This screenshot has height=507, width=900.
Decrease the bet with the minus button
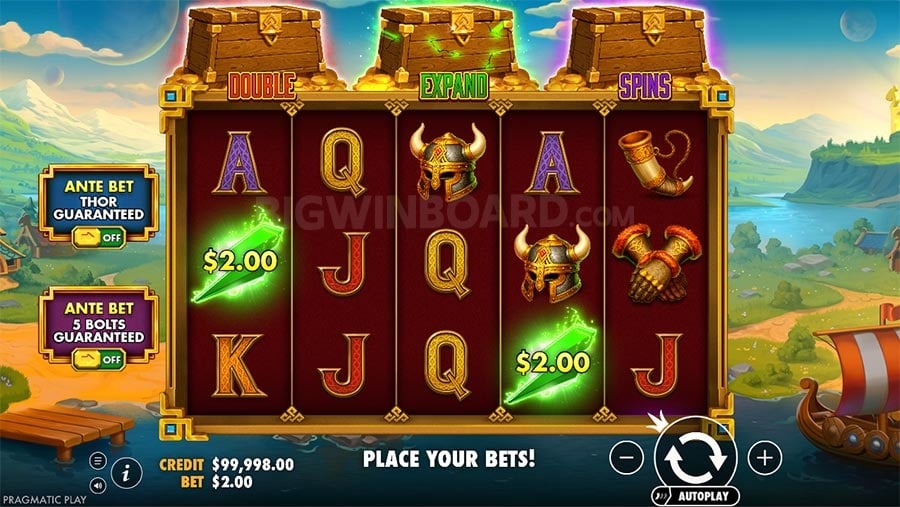(x=626, y=458)
